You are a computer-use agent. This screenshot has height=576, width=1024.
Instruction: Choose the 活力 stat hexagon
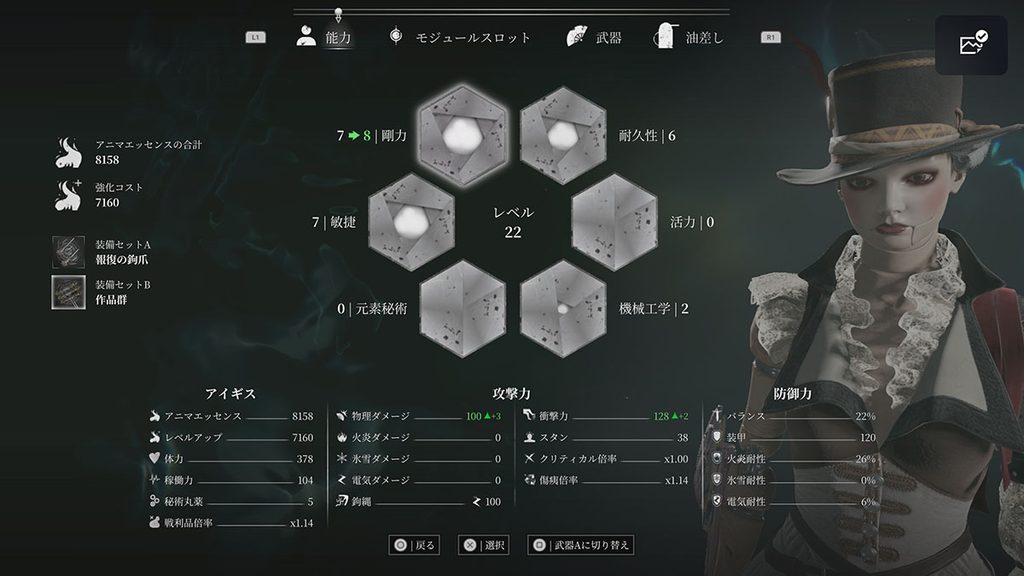tap(613, 220)
